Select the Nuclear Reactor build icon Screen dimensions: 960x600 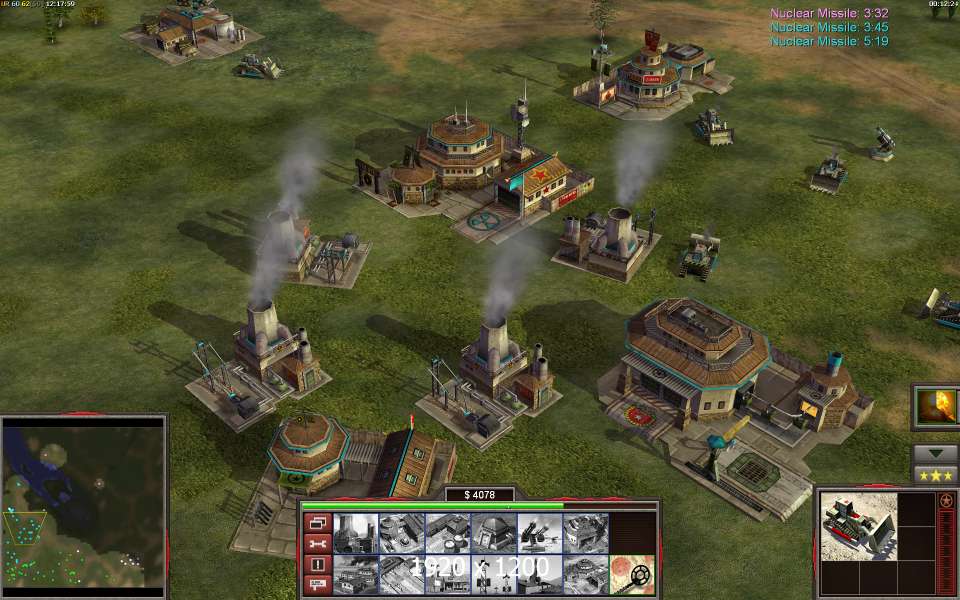(x=355, y=533)
